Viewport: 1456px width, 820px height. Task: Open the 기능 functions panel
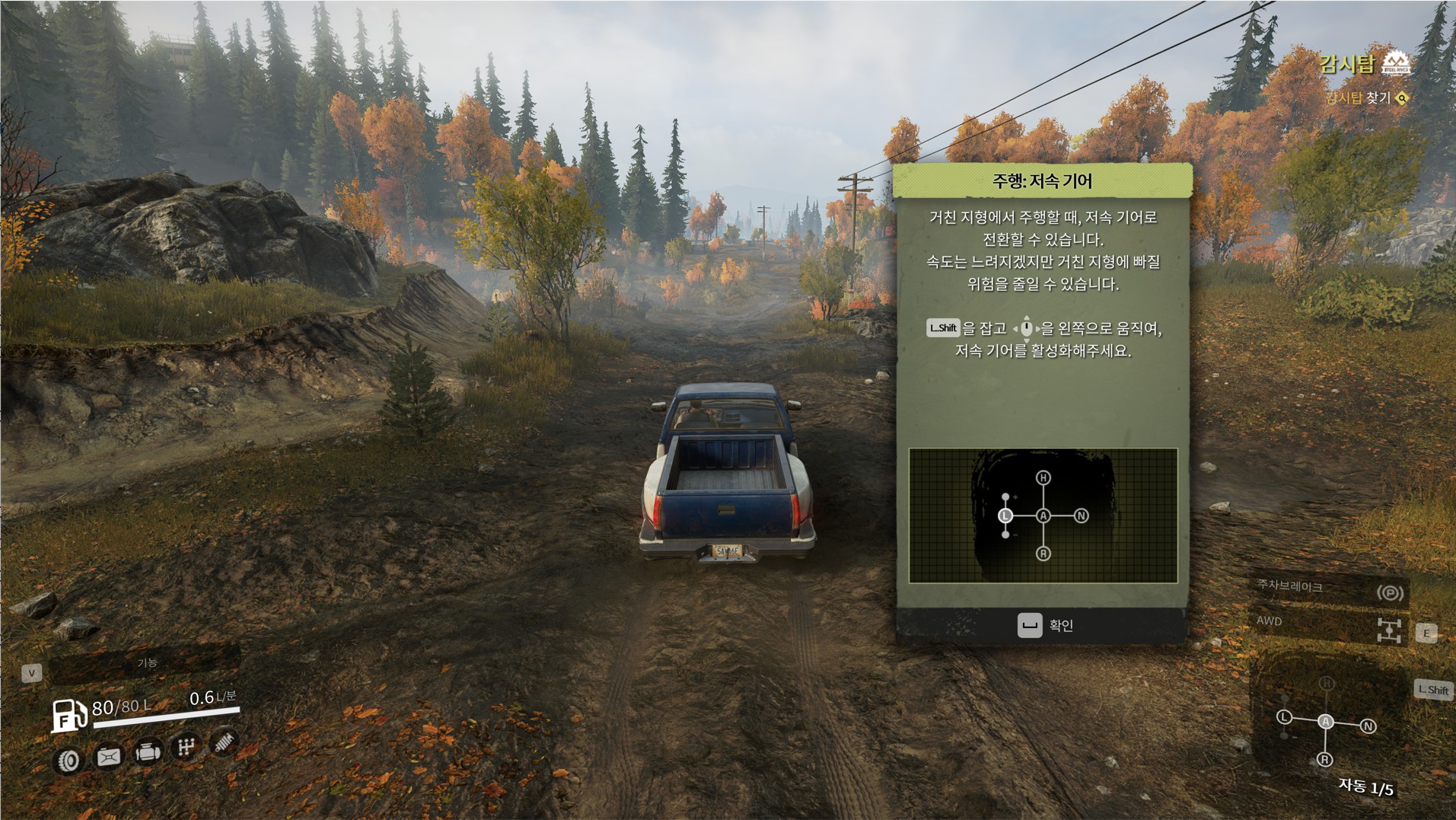[x=146, y=663]
